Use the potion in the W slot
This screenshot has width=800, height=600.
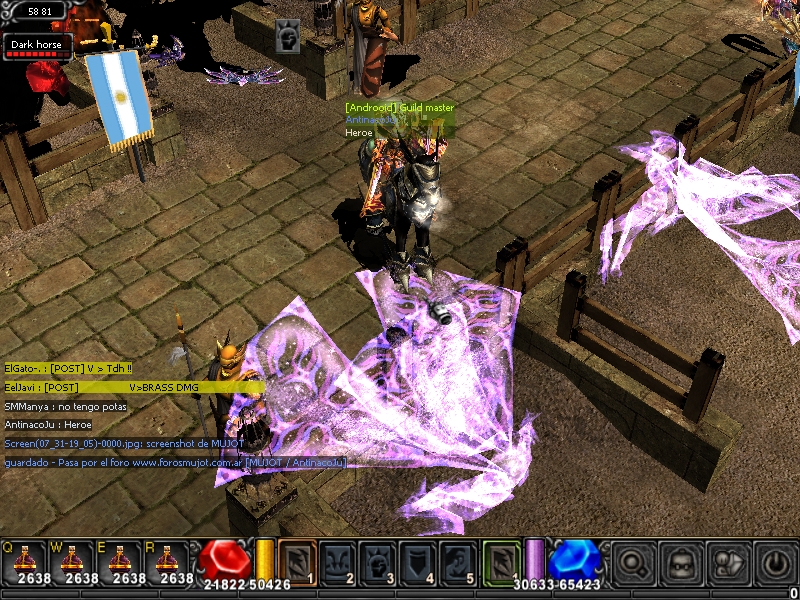coord(70,562)
